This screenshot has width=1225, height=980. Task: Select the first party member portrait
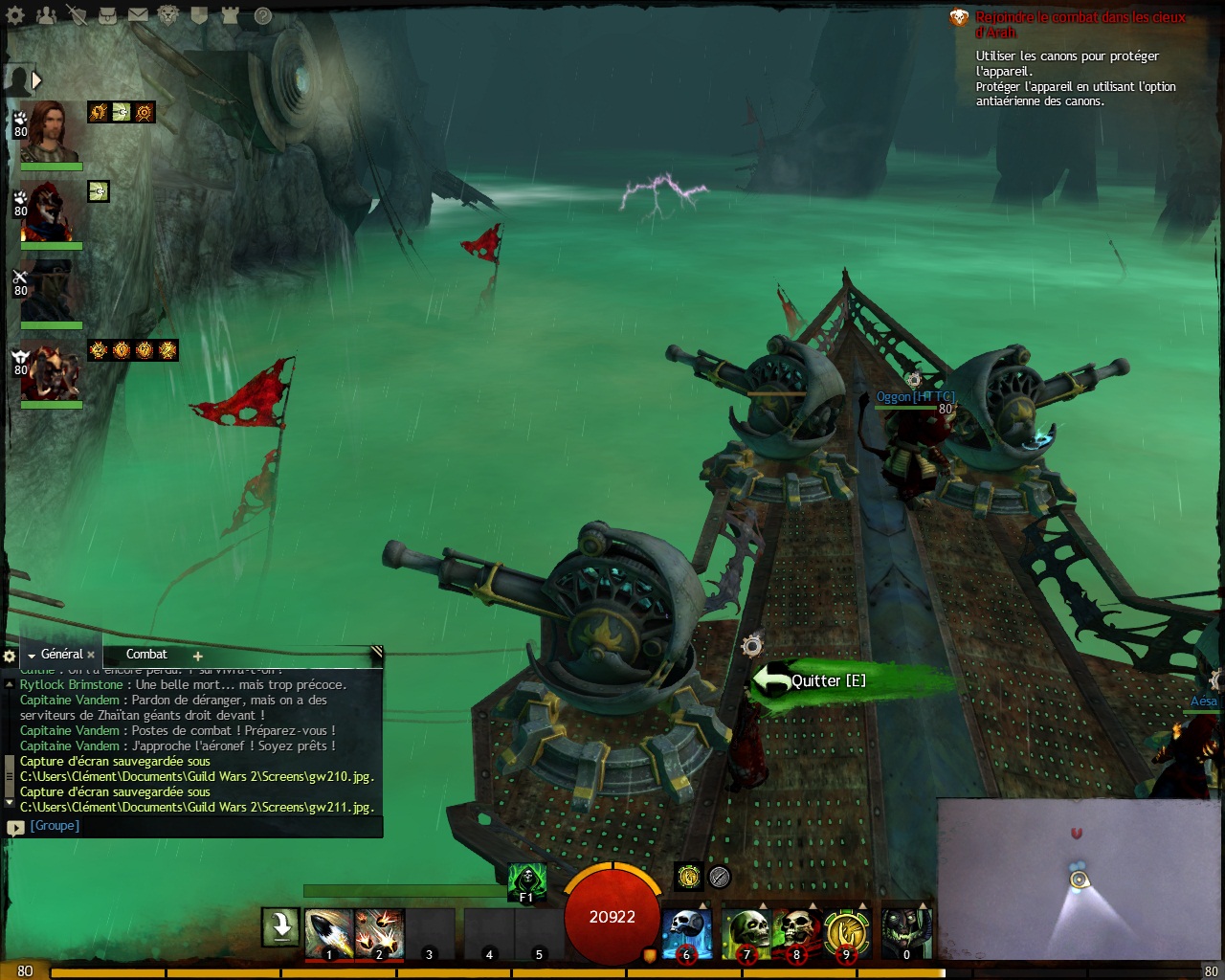(x=50, y=132)
